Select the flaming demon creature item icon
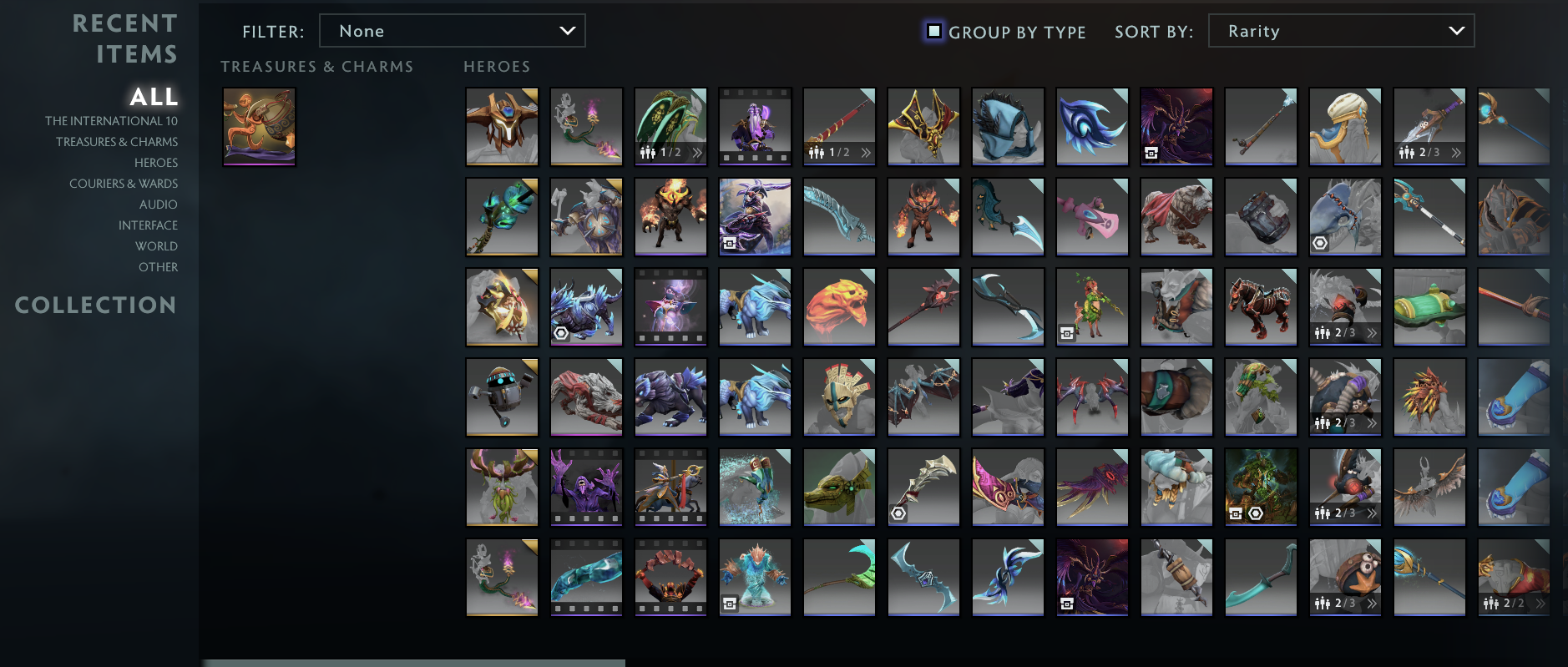This screenshot has height=667, width=1568. (671, 216)
